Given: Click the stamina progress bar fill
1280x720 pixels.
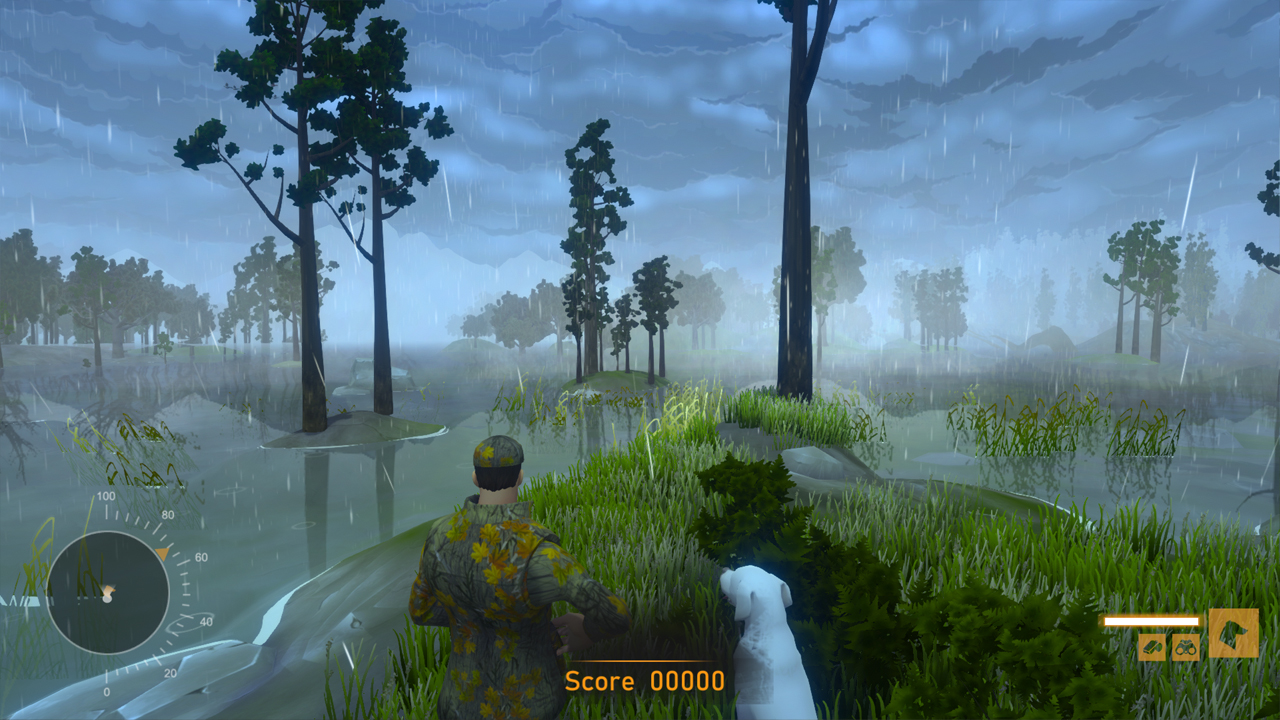Looking at the screenshot, I should coord(1152,620).
